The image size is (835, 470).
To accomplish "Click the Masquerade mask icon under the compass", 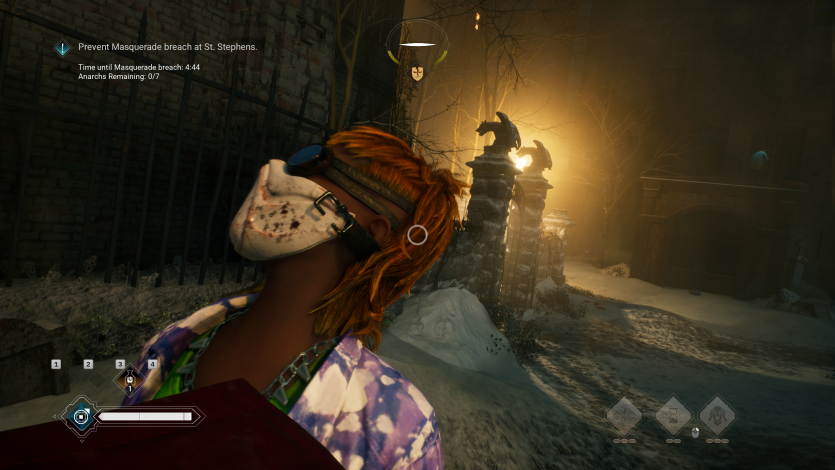I will 417,72.
